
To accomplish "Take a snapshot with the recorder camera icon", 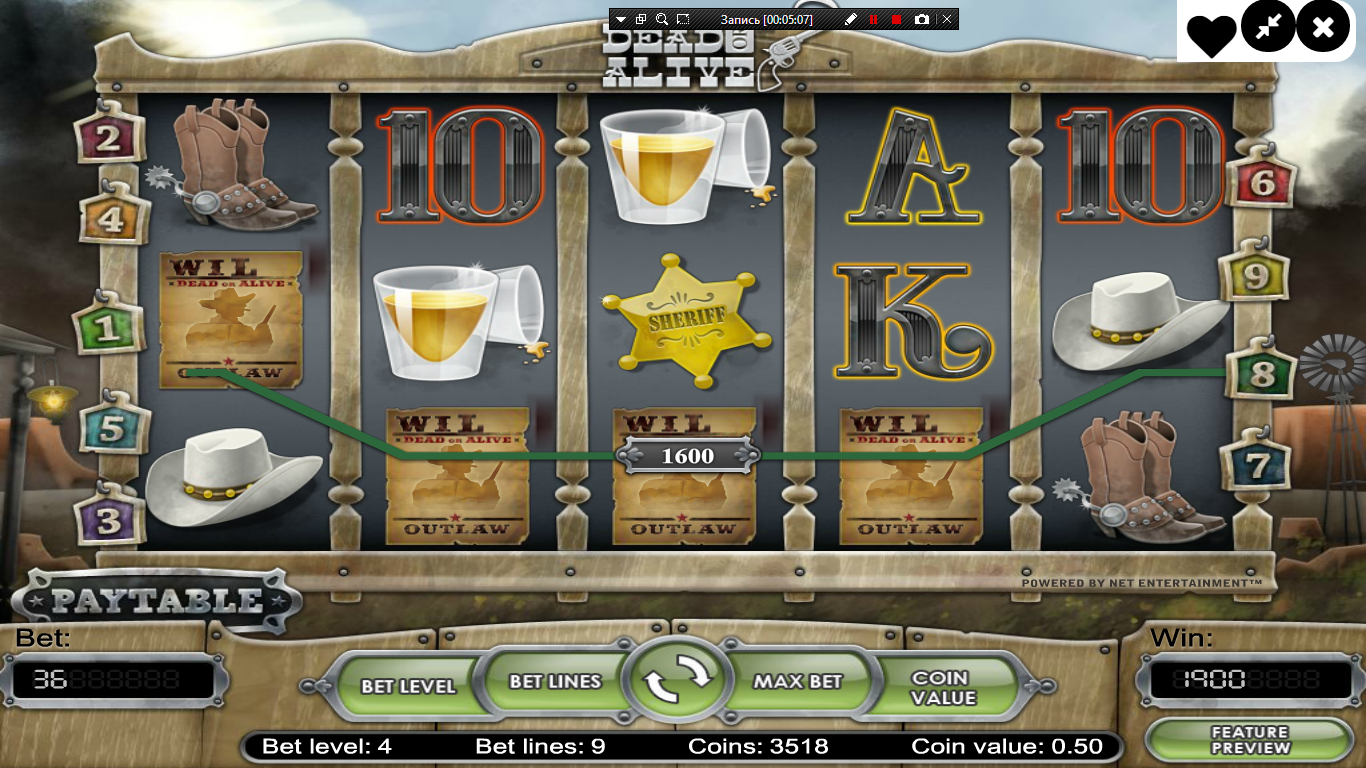I will coord(921,19).
